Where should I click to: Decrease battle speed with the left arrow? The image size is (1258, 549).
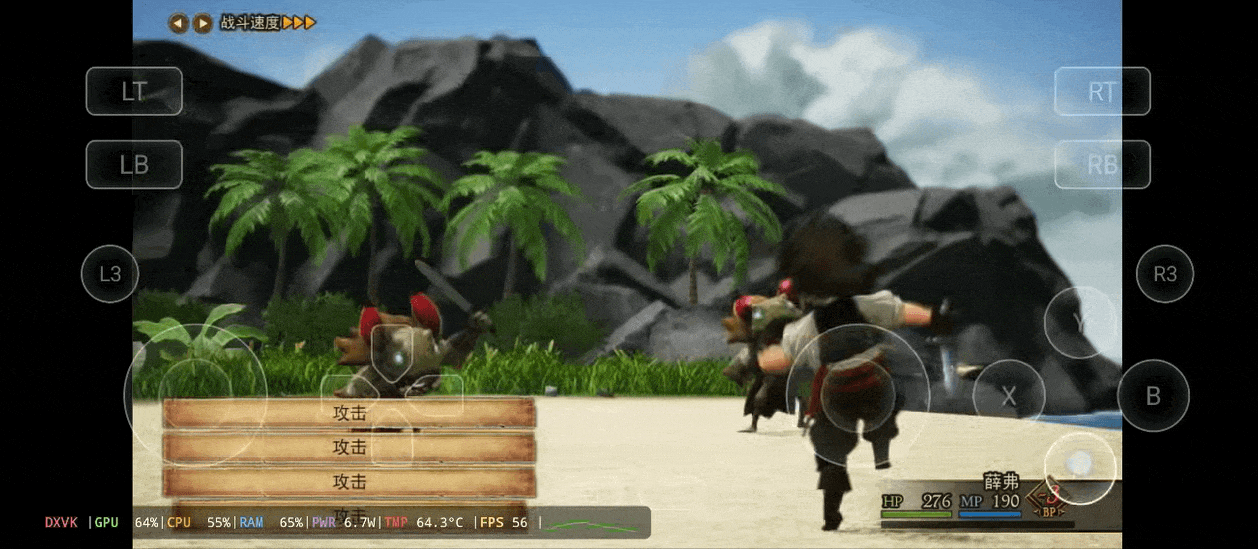178,23
